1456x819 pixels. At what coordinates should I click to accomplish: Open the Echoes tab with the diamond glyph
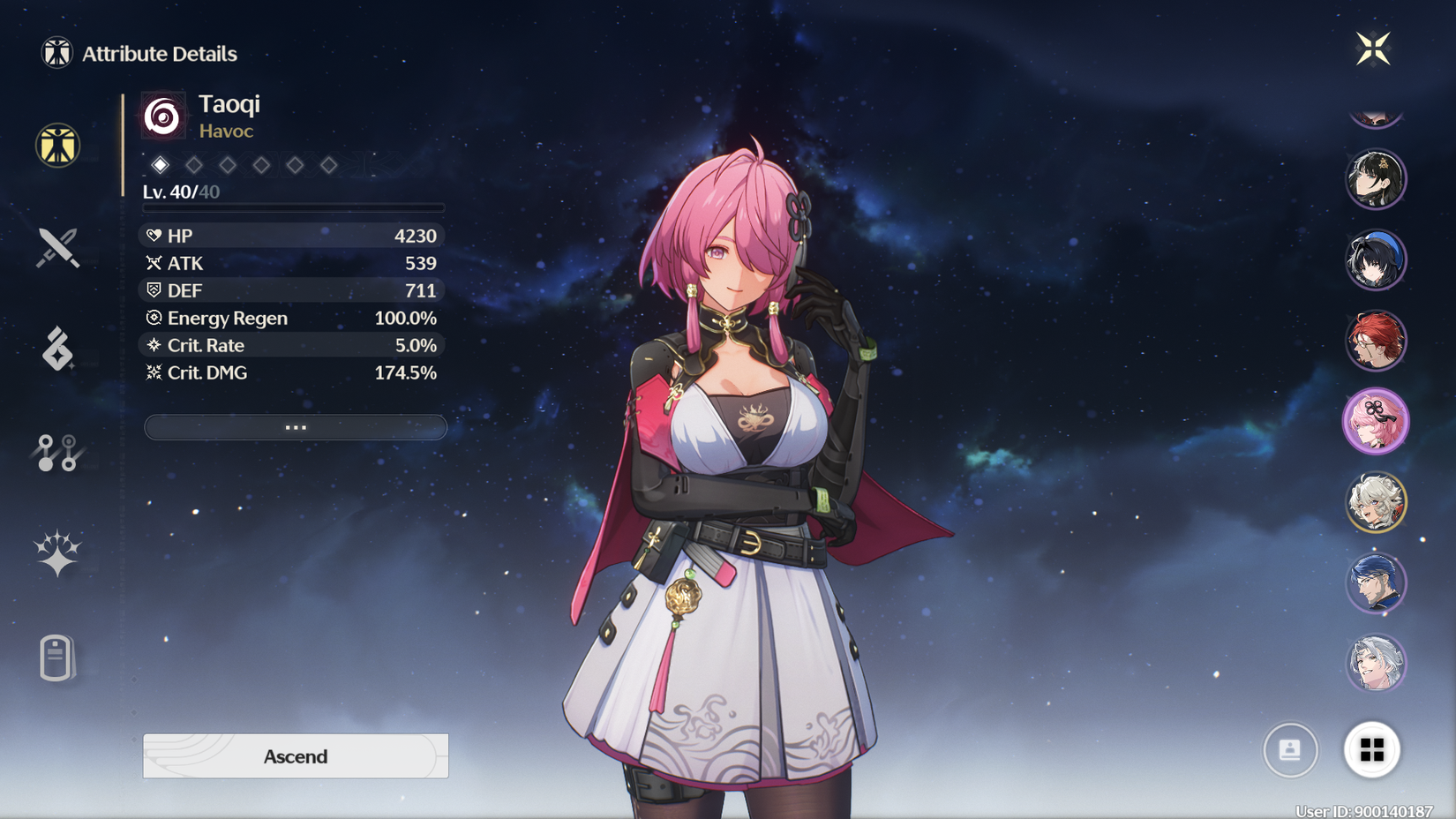(58, 349)
